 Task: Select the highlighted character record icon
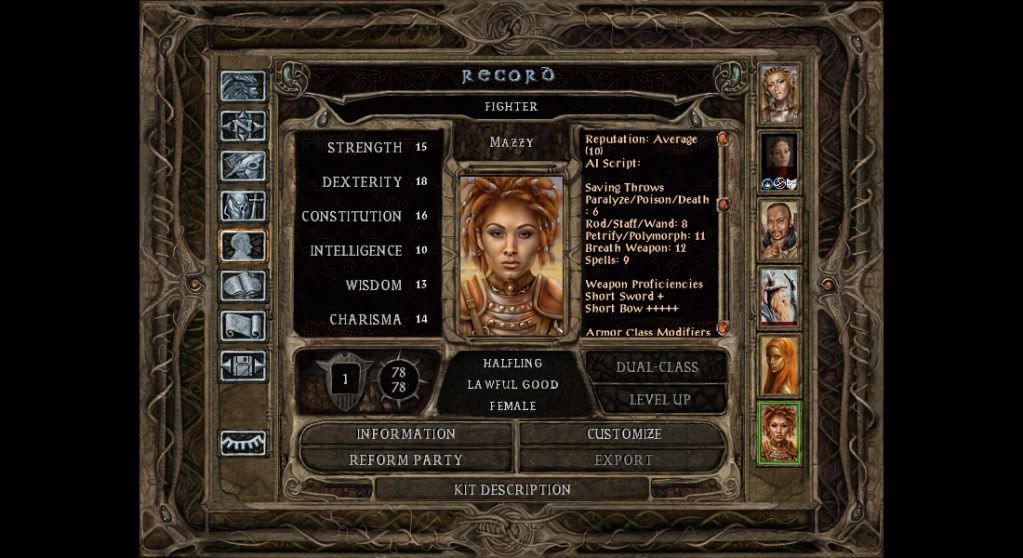click(243, 247)
